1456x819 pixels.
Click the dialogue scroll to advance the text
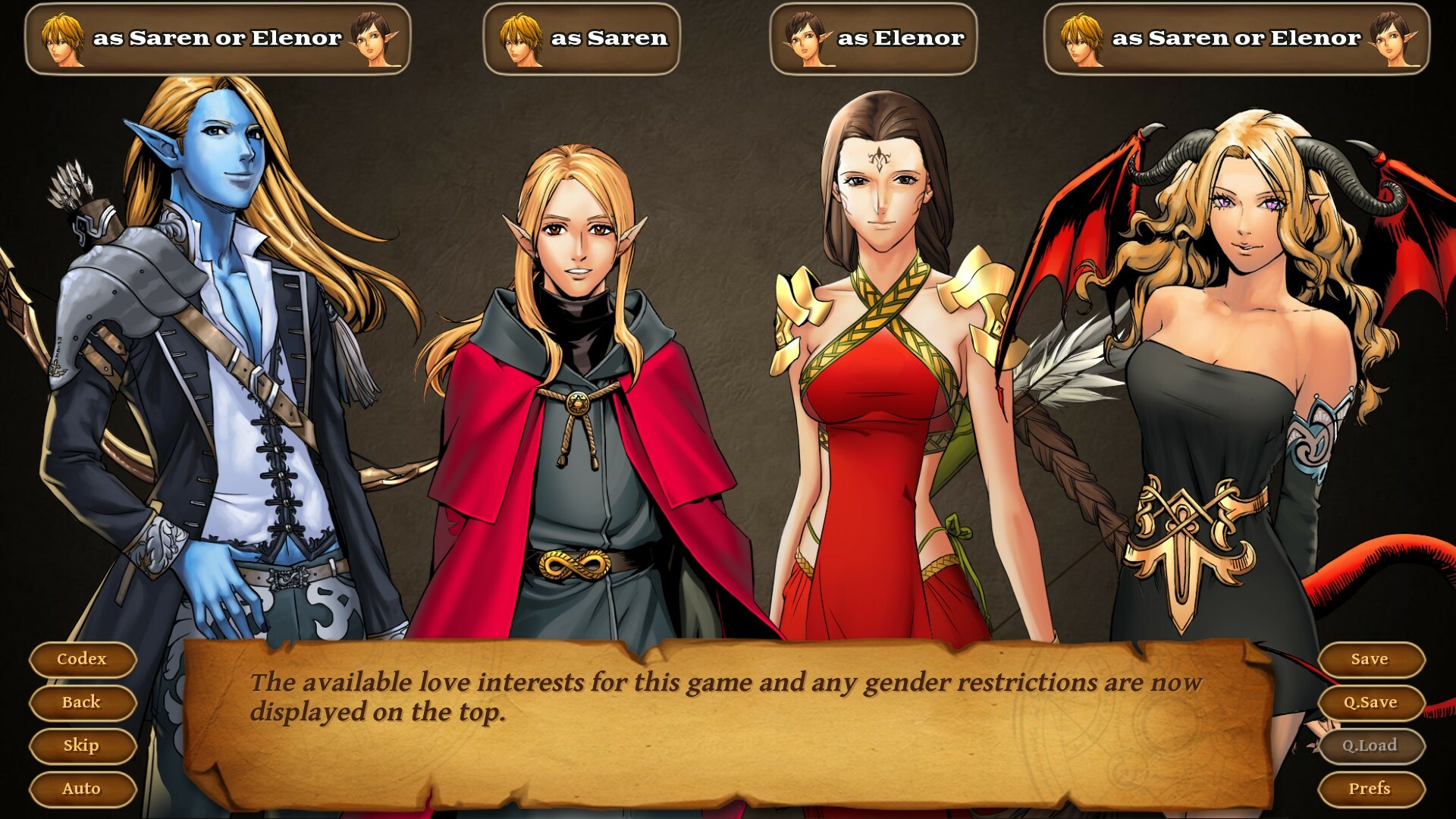click(x=728, y=720)
